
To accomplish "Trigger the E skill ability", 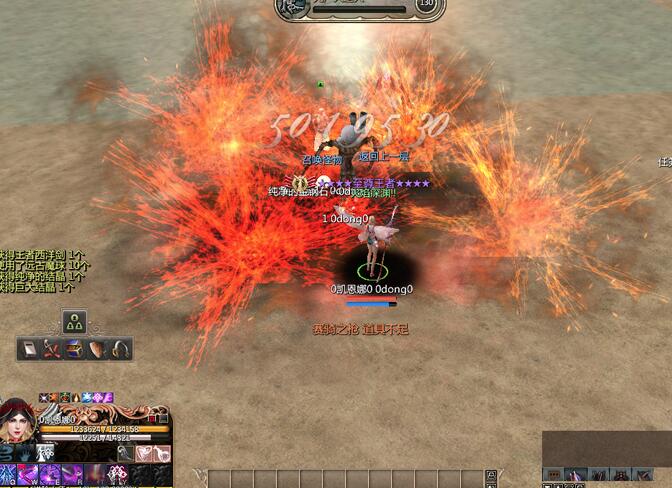I will (50, 474).
